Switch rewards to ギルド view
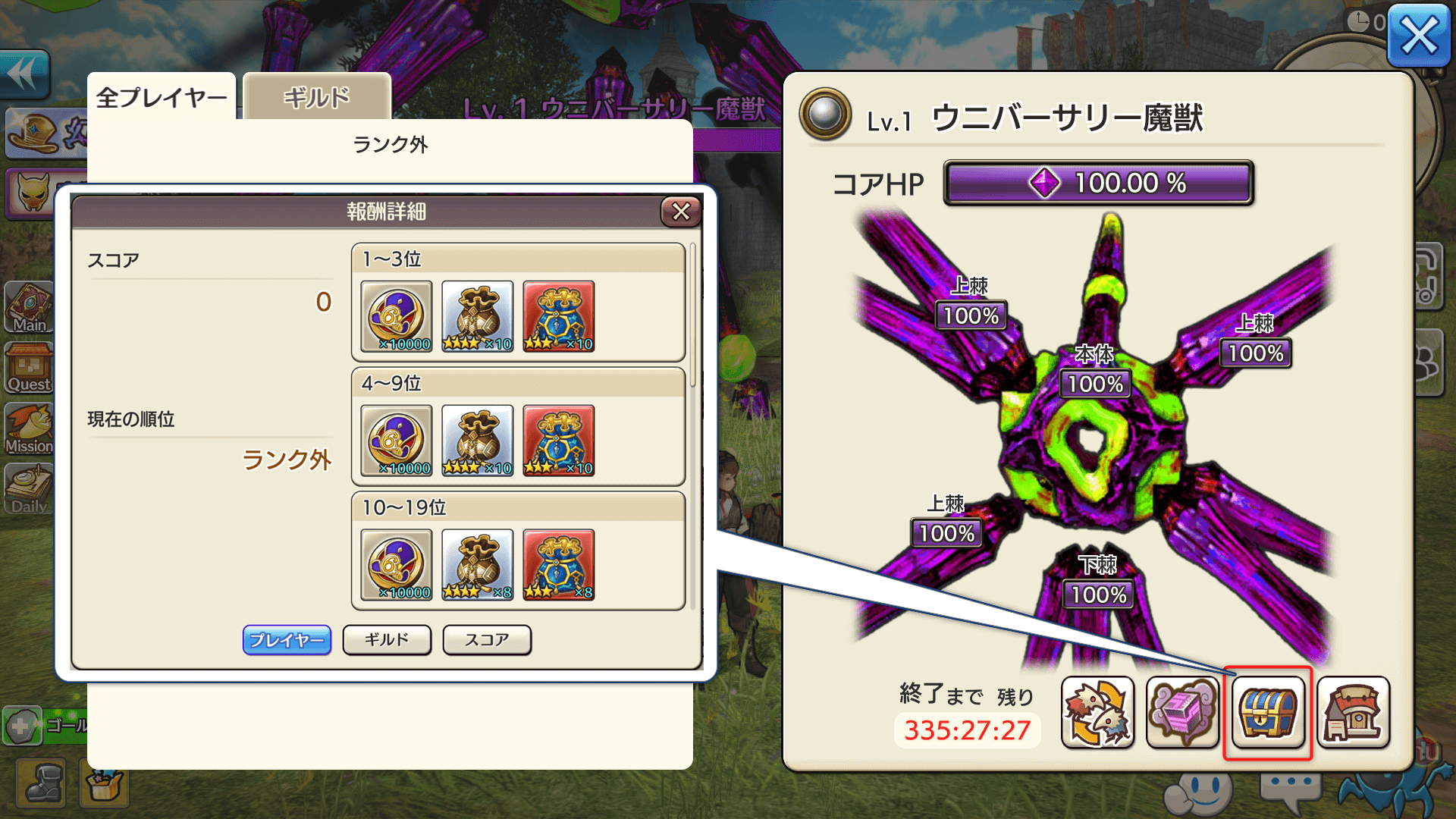Viewport: 1456px width, 819px height. [388, 640]
